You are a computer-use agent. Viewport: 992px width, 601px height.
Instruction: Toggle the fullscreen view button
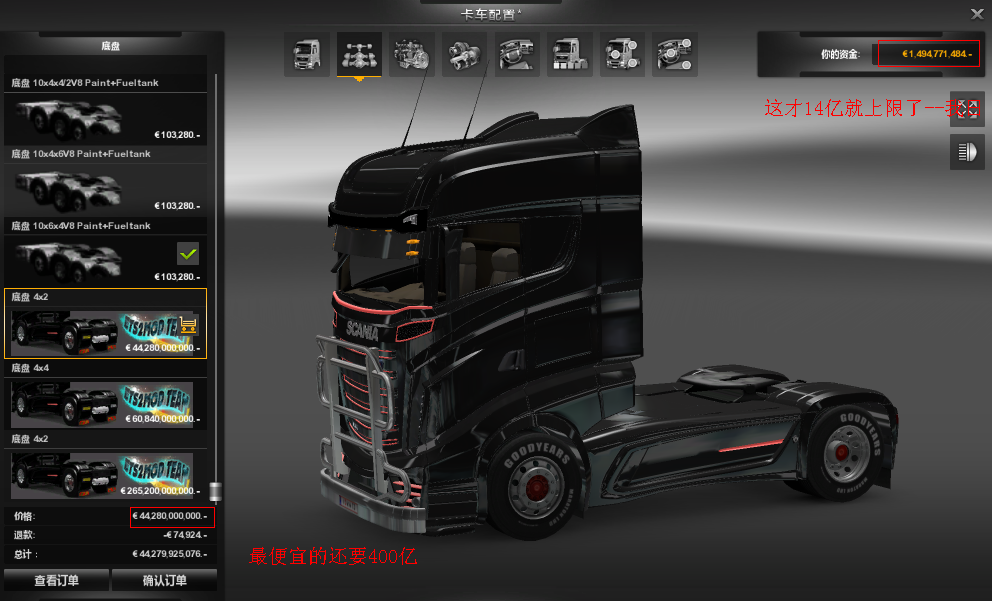point(967,108)
